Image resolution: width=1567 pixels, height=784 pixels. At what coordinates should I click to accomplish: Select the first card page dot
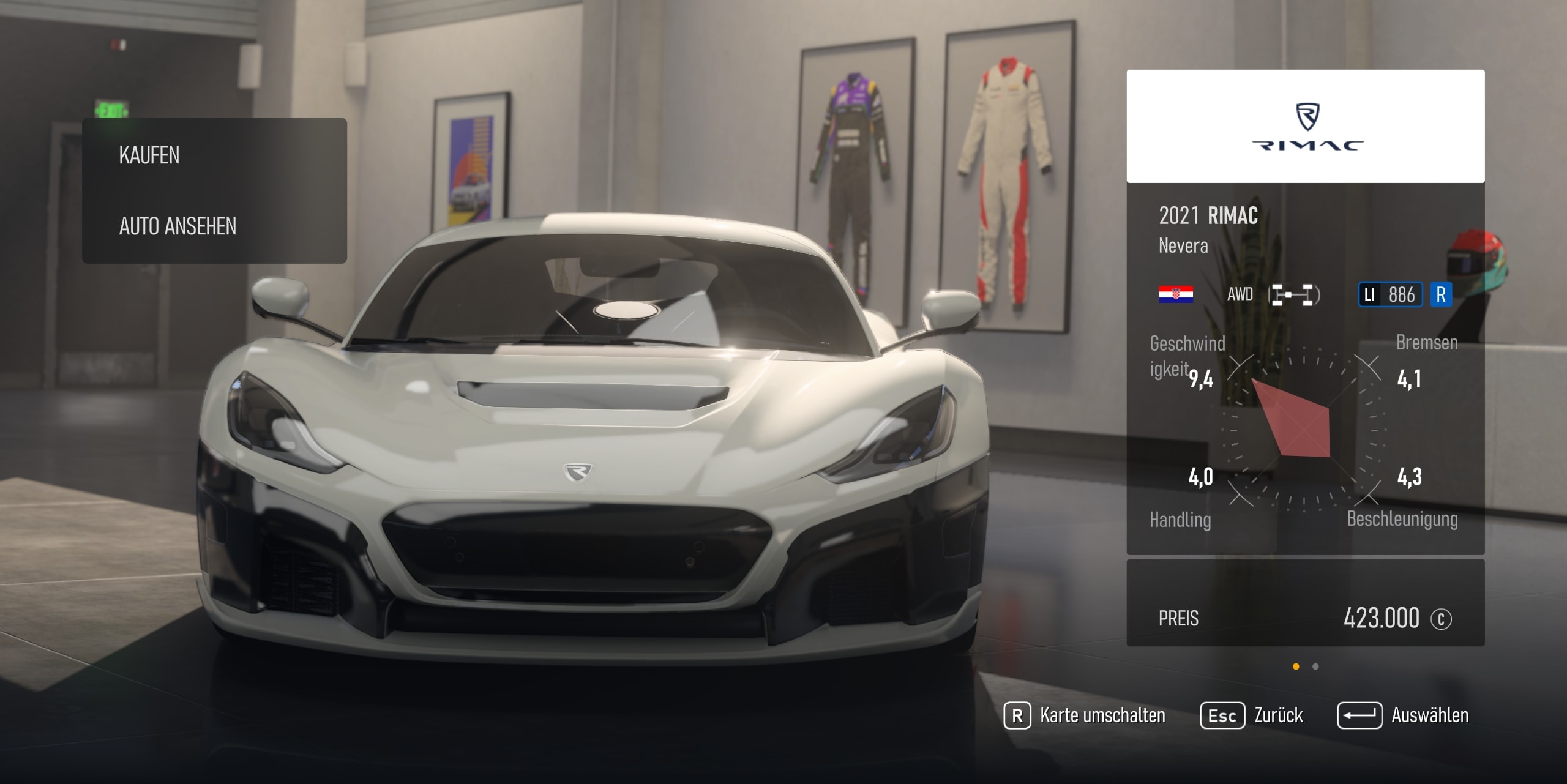[x=1296, y=666]
